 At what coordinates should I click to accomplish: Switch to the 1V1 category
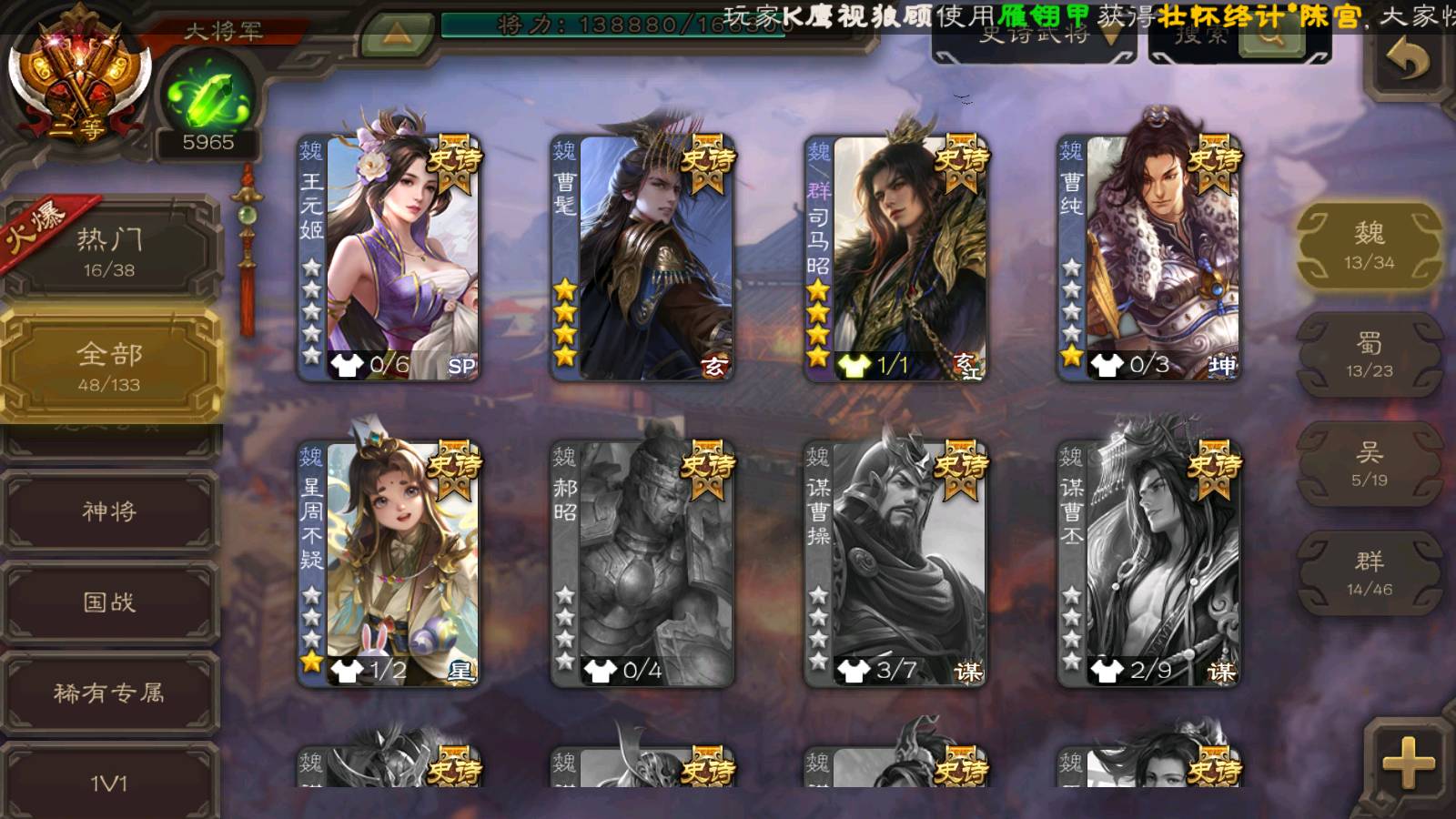pos(109,781)
